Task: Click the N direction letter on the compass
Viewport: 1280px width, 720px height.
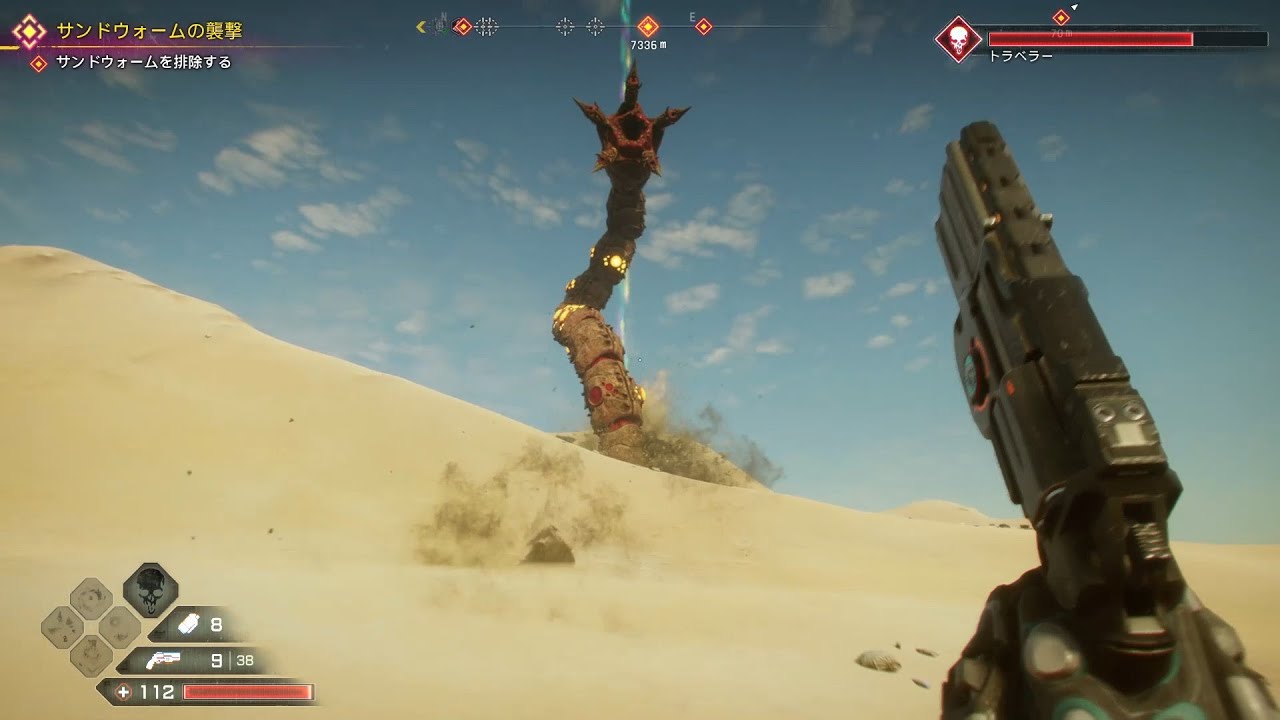Action: tap(443, 16)
